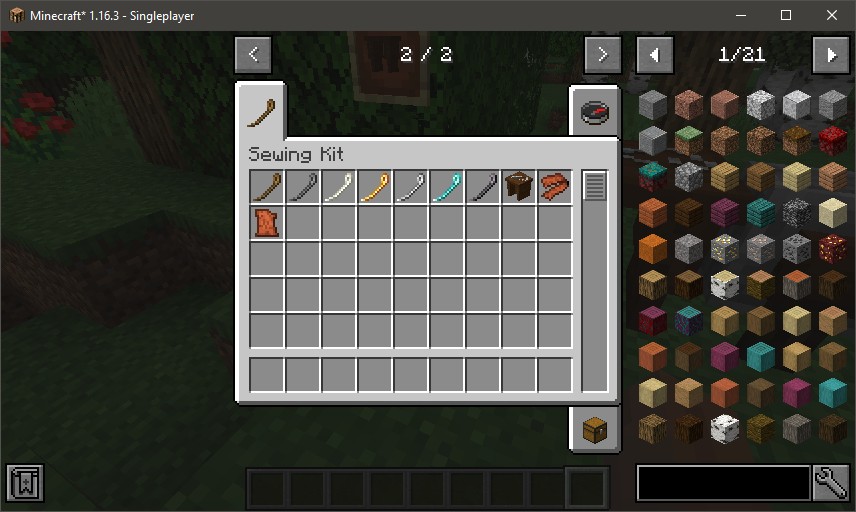This screenshot has height=512, width=856.
Task: Take the sewing table block item
Action: tap(518, 187)
